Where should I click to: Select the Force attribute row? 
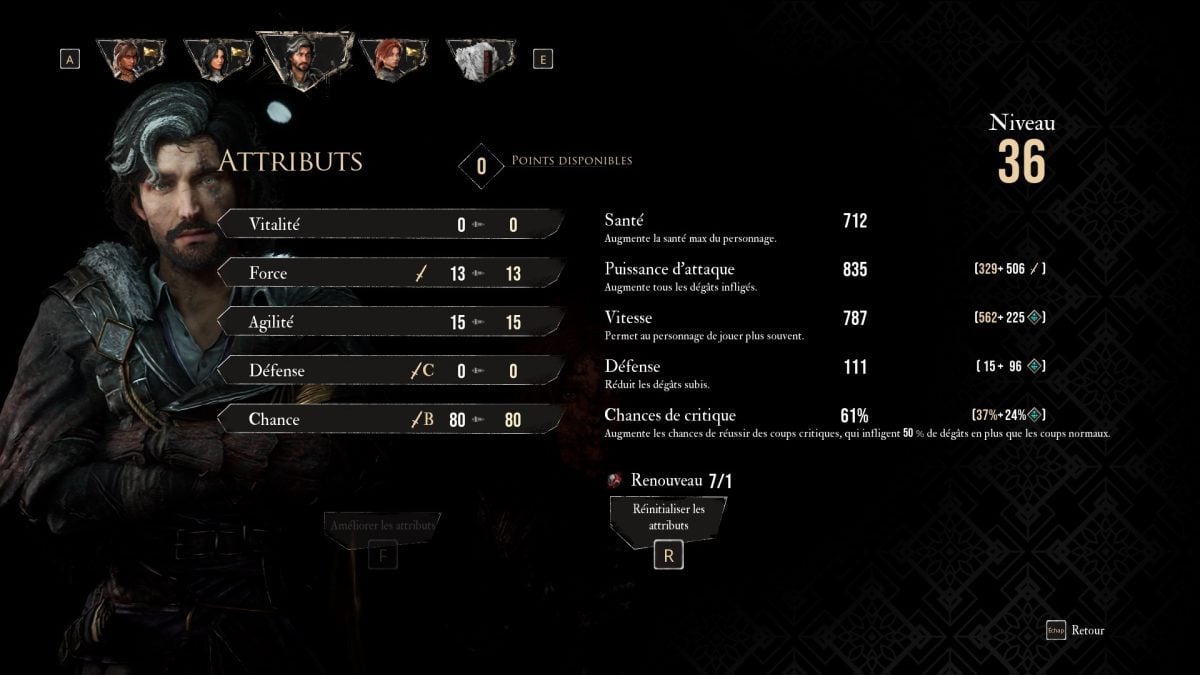click(x=390, y=273)
